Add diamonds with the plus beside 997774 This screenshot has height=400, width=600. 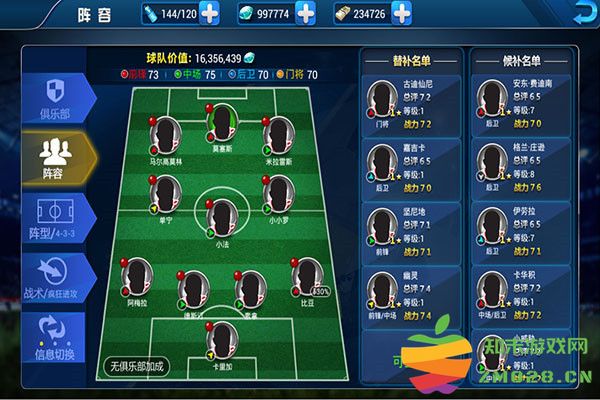(x=305, y=14)
